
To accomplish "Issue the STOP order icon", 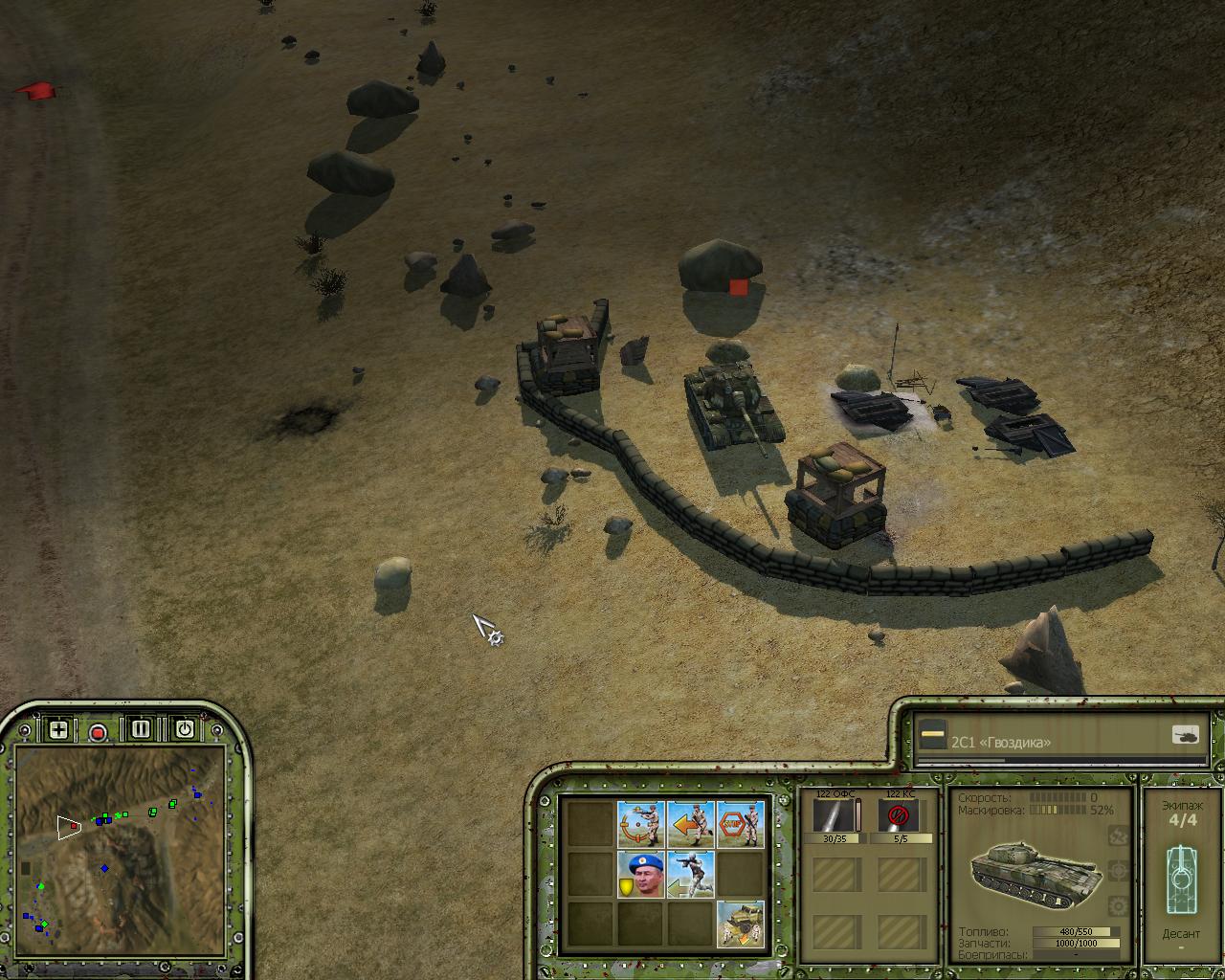I will click(x=741, y=824).
